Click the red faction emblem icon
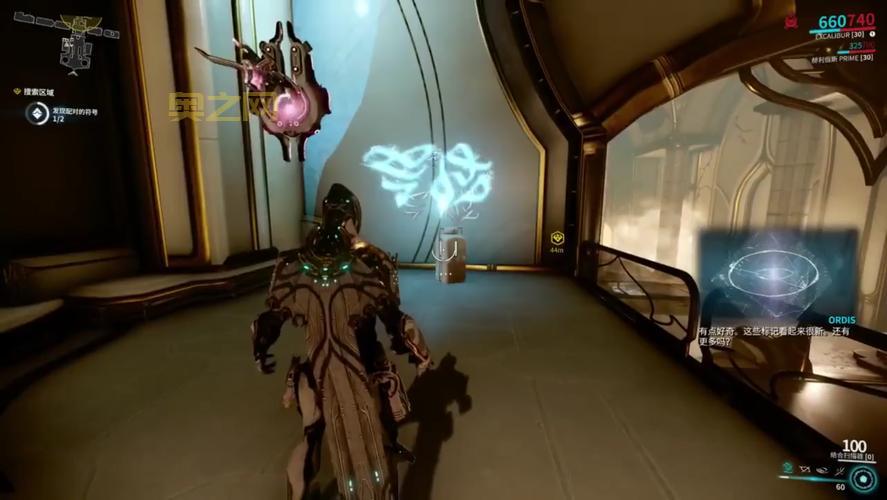Image resolution: width=887 pixels, height=500 pixels. (791, 20)
